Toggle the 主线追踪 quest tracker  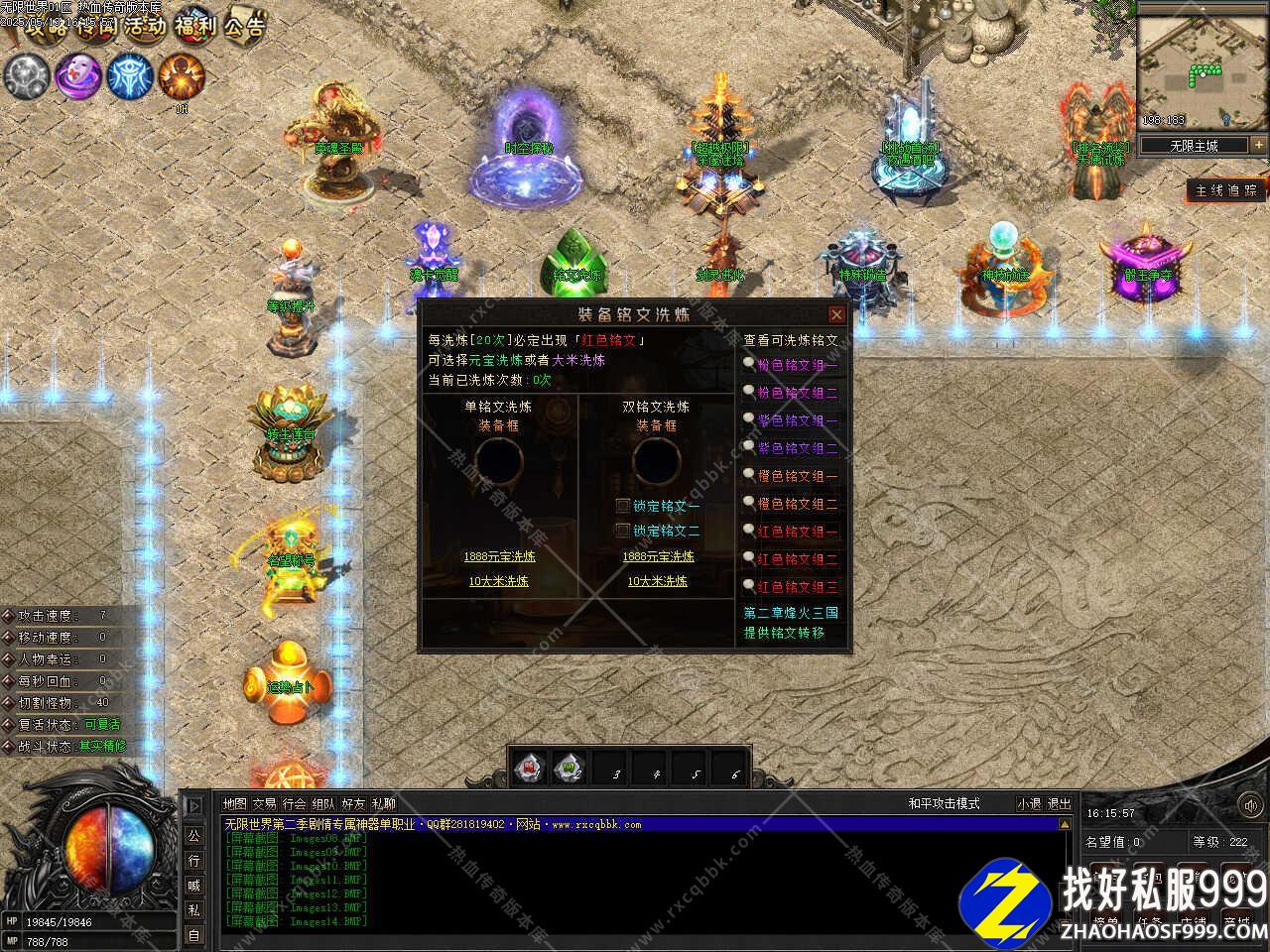click(x=1226, y=190)
